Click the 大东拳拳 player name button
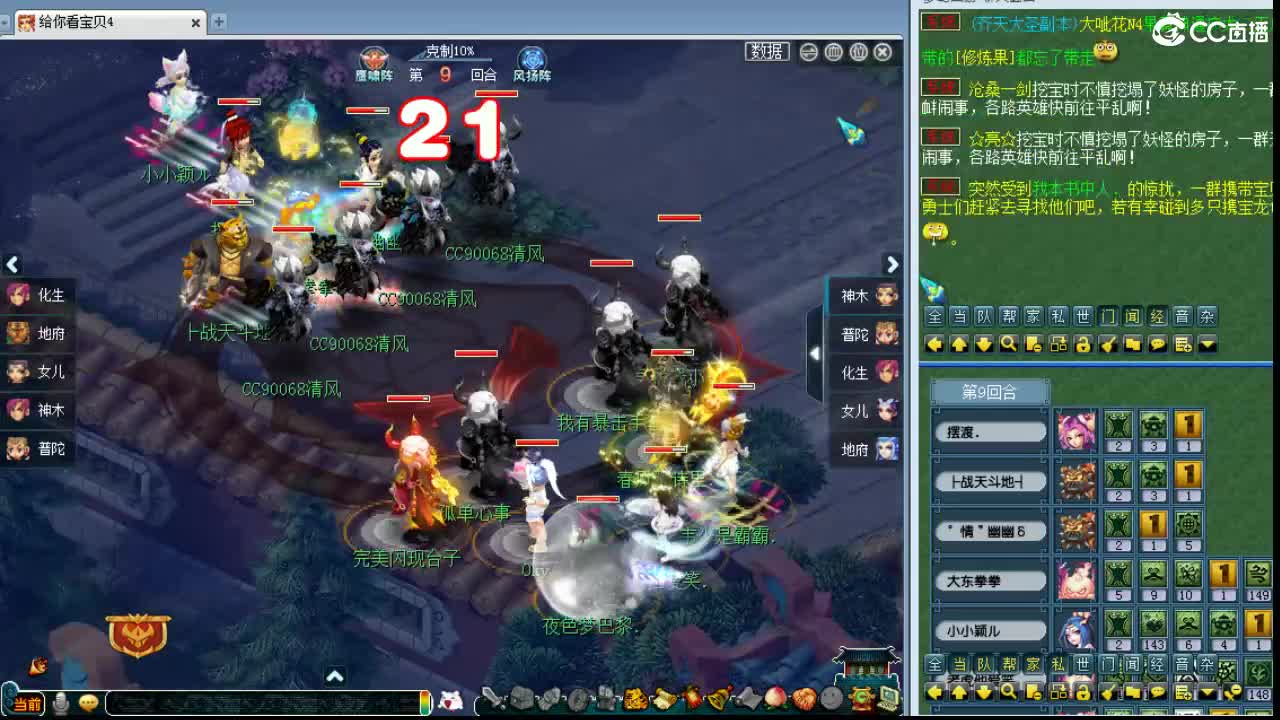 coord(990,580)
